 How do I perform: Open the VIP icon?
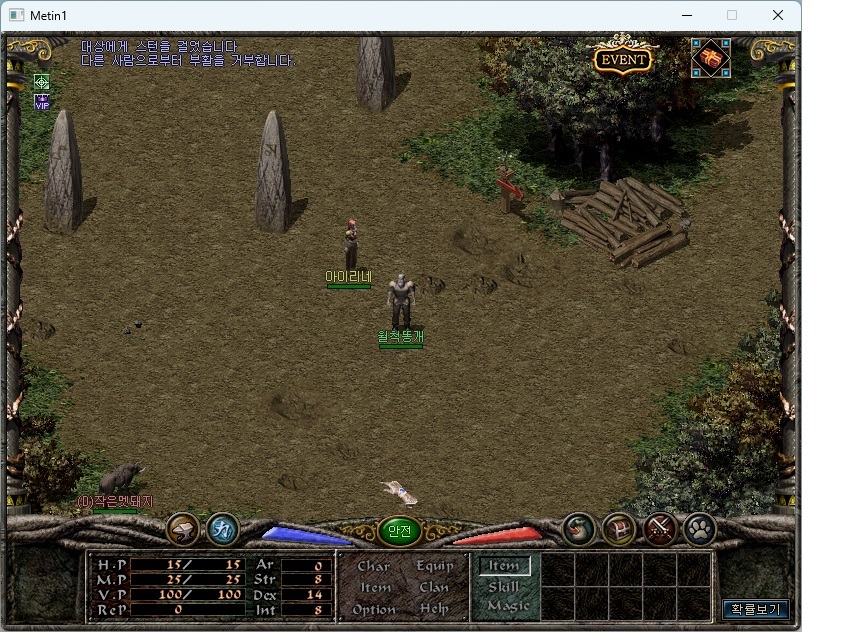(42, 101)
